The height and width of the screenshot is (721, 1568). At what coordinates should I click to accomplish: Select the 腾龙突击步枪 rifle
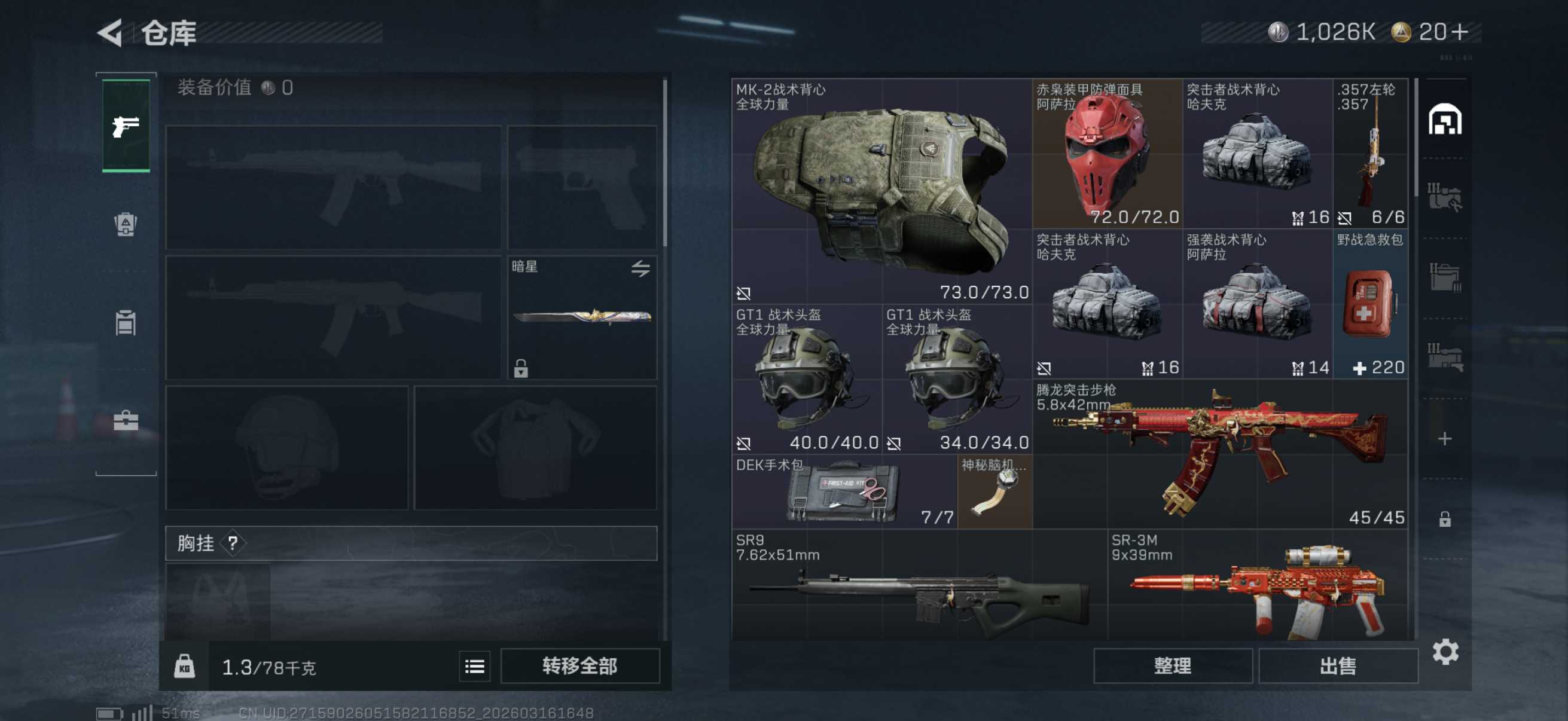(x=1221, y=453)
